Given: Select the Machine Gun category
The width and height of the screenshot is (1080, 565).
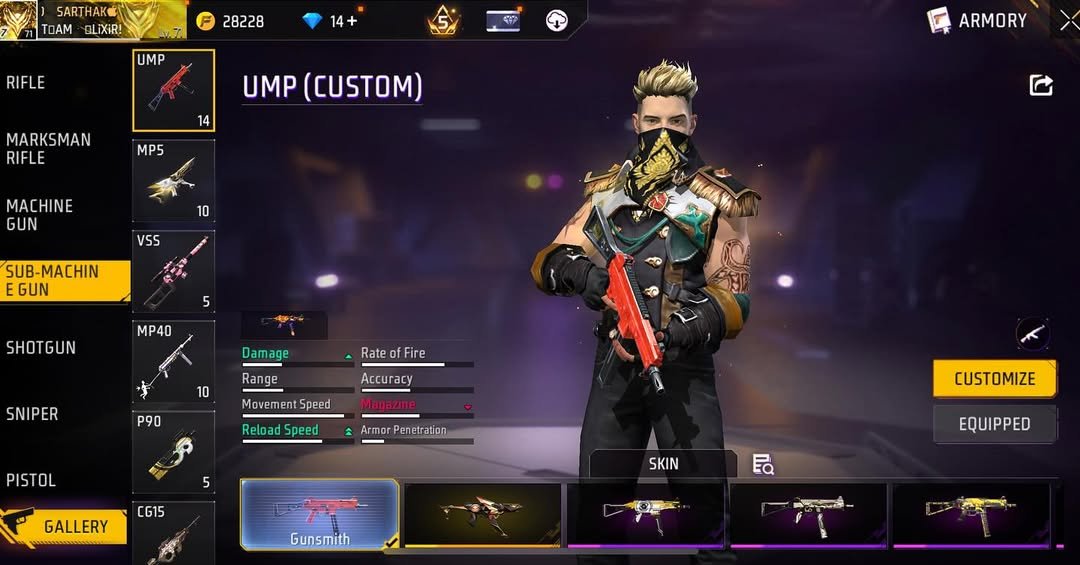Looking at the screenshot, I should pos(40,215).
